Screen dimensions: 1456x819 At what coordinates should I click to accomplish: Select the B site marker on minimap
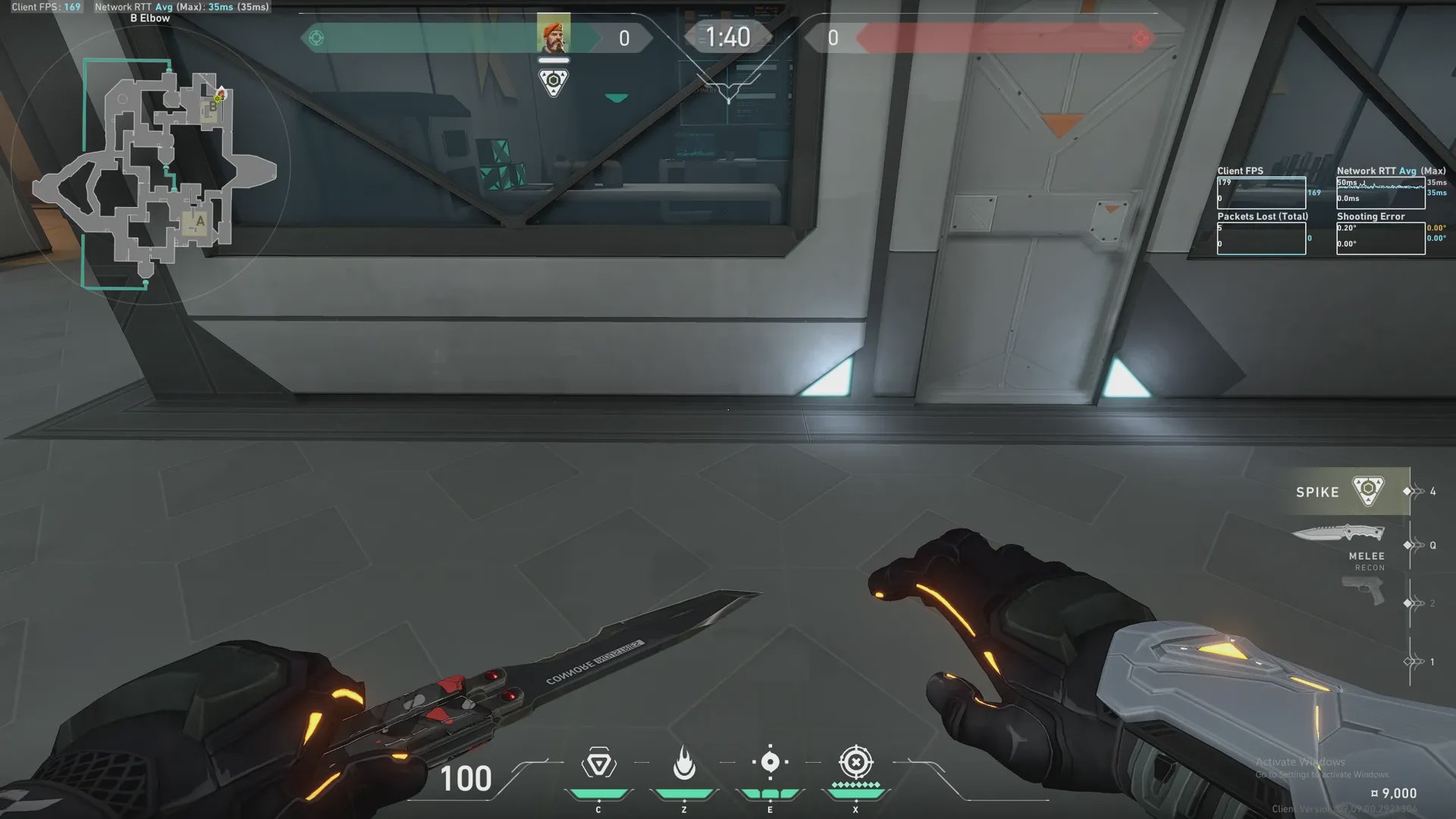coord(212,108)
